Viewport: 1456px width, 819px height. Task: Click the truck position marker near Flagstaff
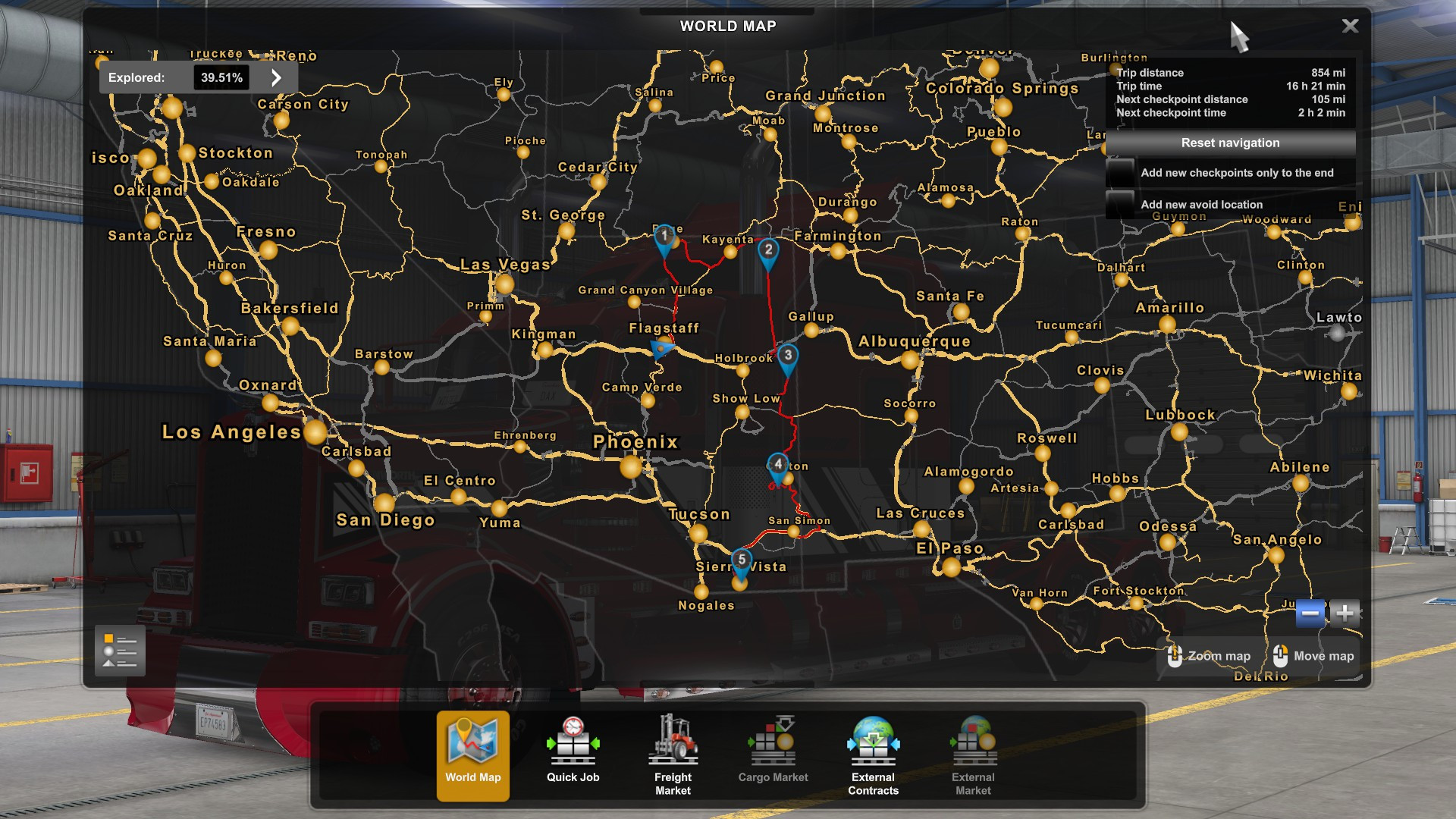pos(660,347)
